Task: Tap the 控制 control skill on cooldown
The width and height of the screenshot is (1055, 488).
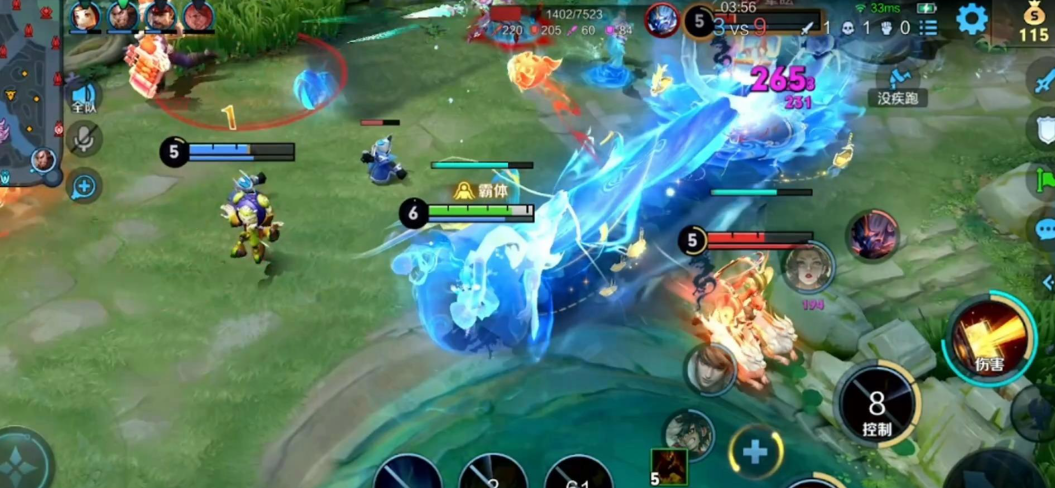Action: coord(876,404)
